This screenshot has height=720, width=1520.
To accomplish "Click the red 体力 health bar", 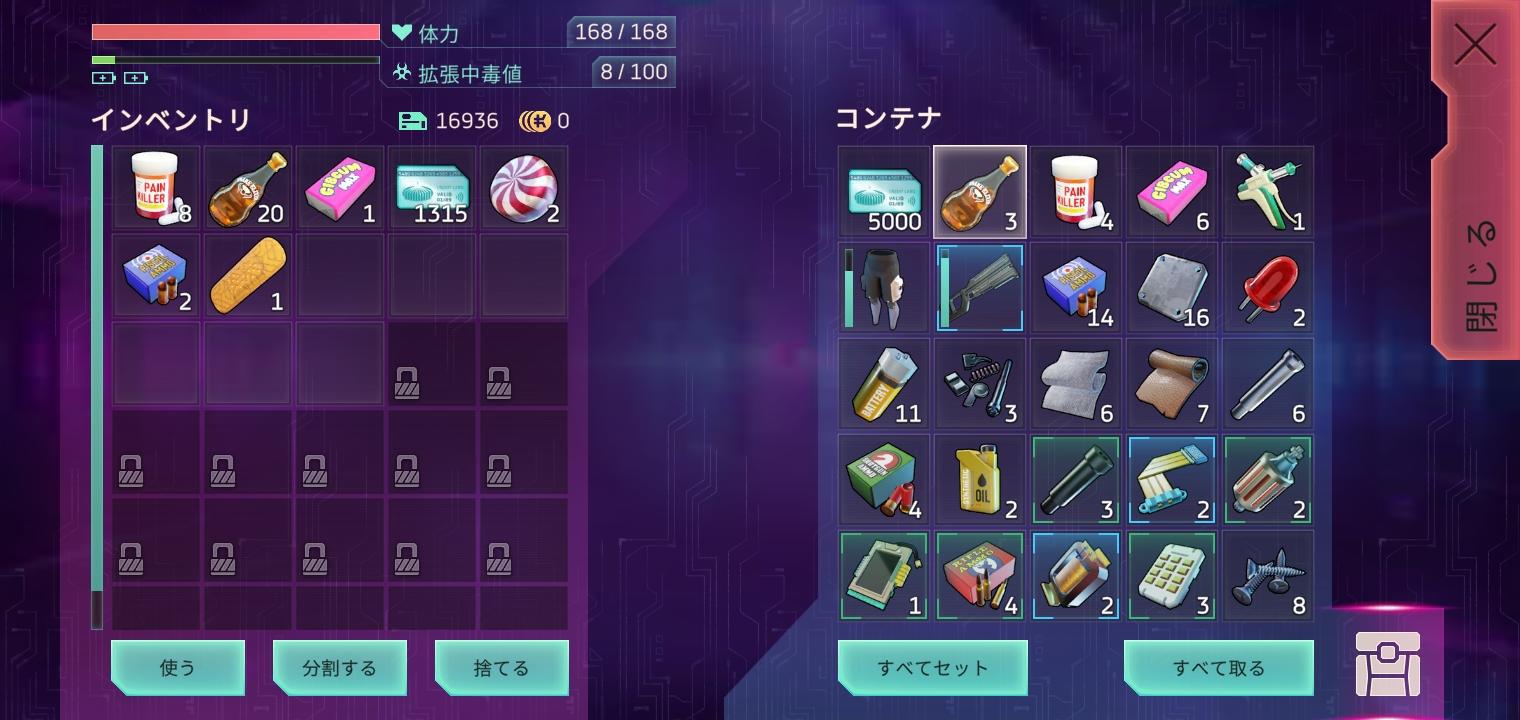I will coord(236,31).
